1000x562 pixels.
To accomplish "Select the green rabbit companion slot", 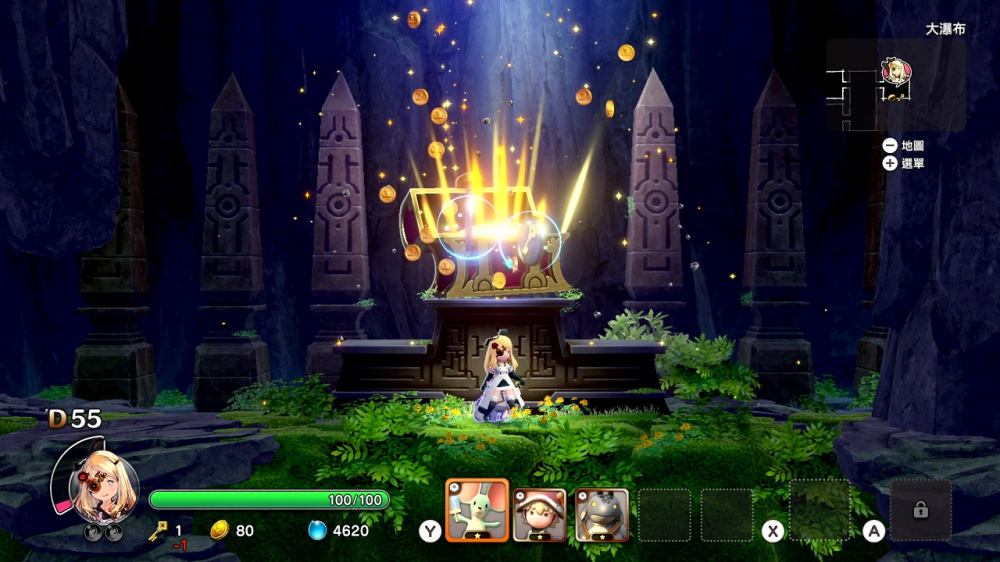I will 477,514.
